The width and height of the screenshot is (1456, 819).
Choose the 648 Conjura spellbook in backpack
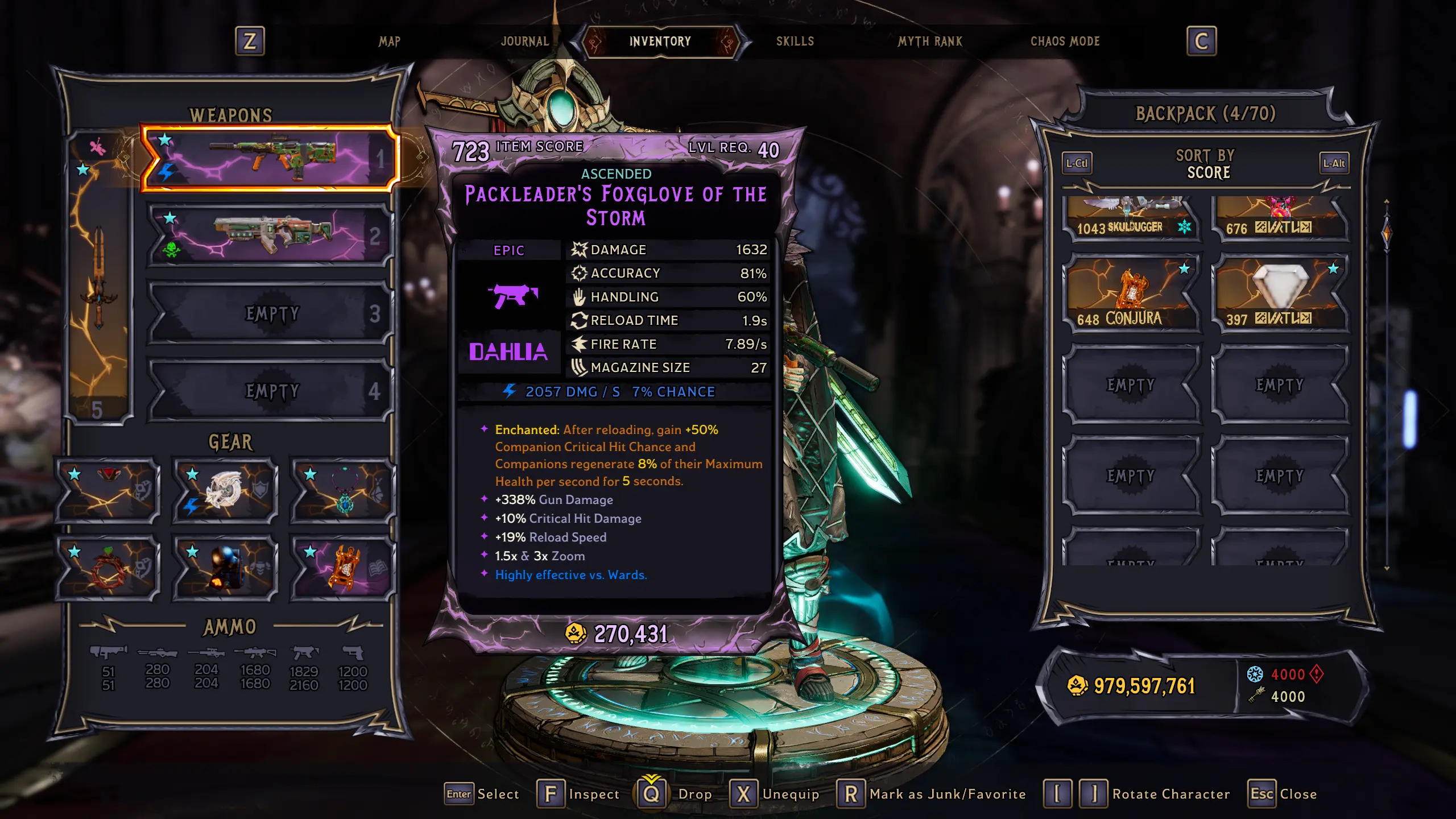click(1132, 293)
